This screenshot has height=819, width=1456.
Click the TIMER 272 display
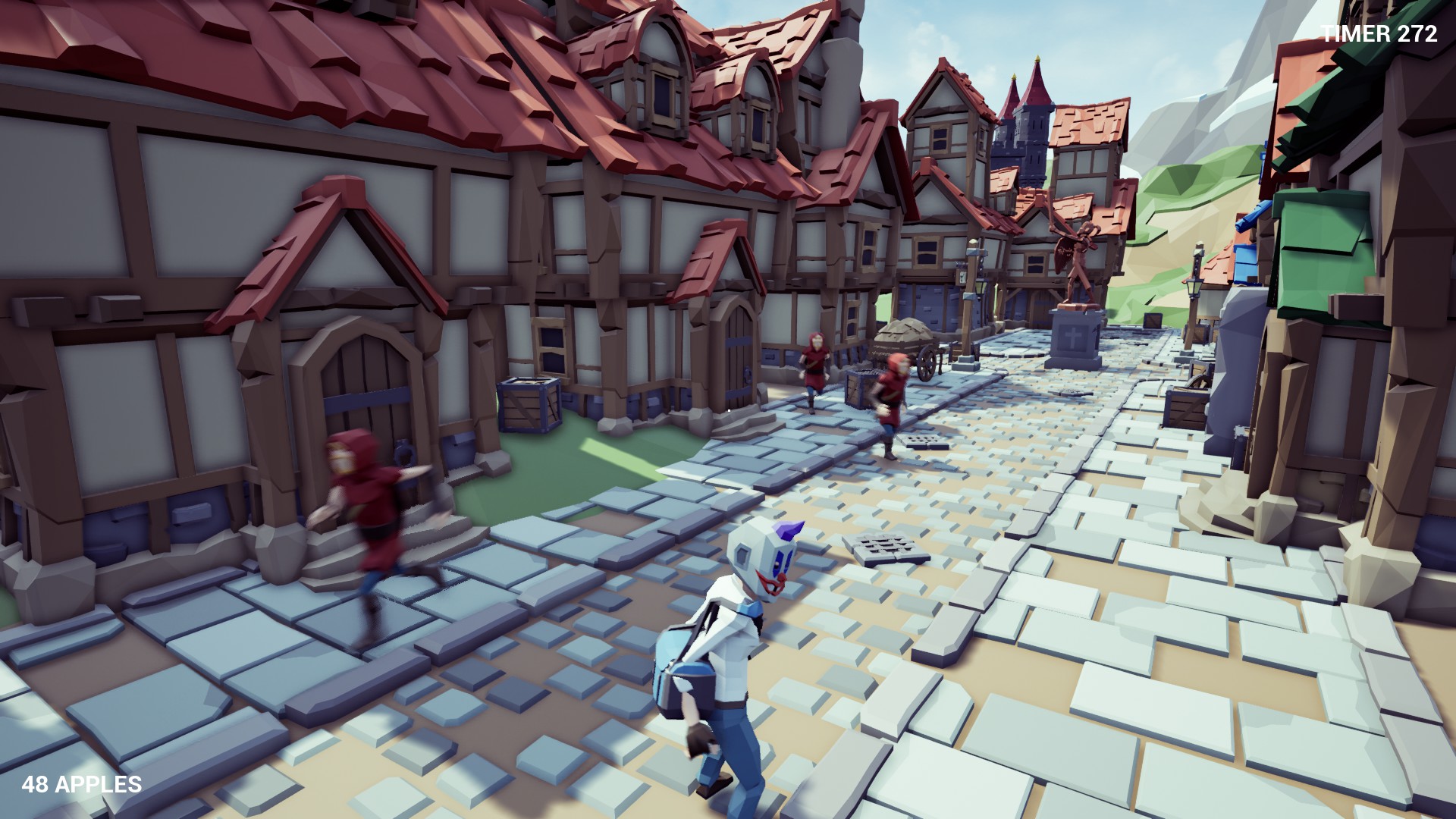pos(1378,33)
